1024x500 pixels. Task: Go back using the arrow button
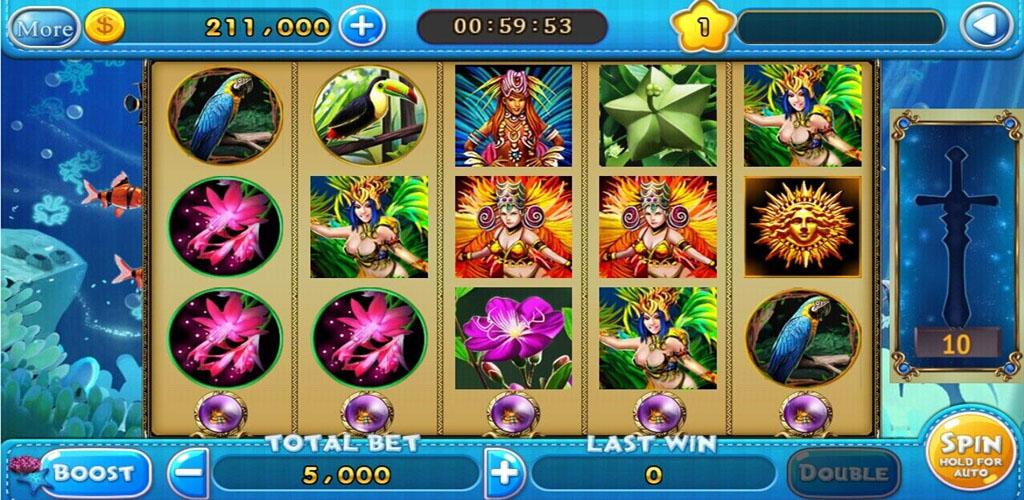pos(986,27)
